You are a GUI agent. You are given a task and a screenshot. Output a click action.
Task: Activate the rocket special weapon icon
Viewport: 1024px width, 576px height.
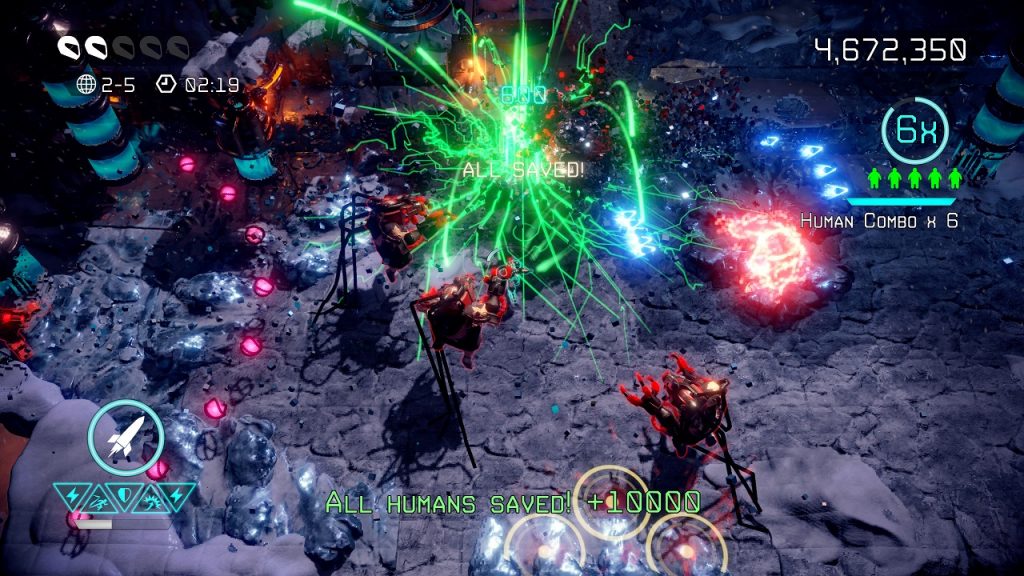click(125, 438)
